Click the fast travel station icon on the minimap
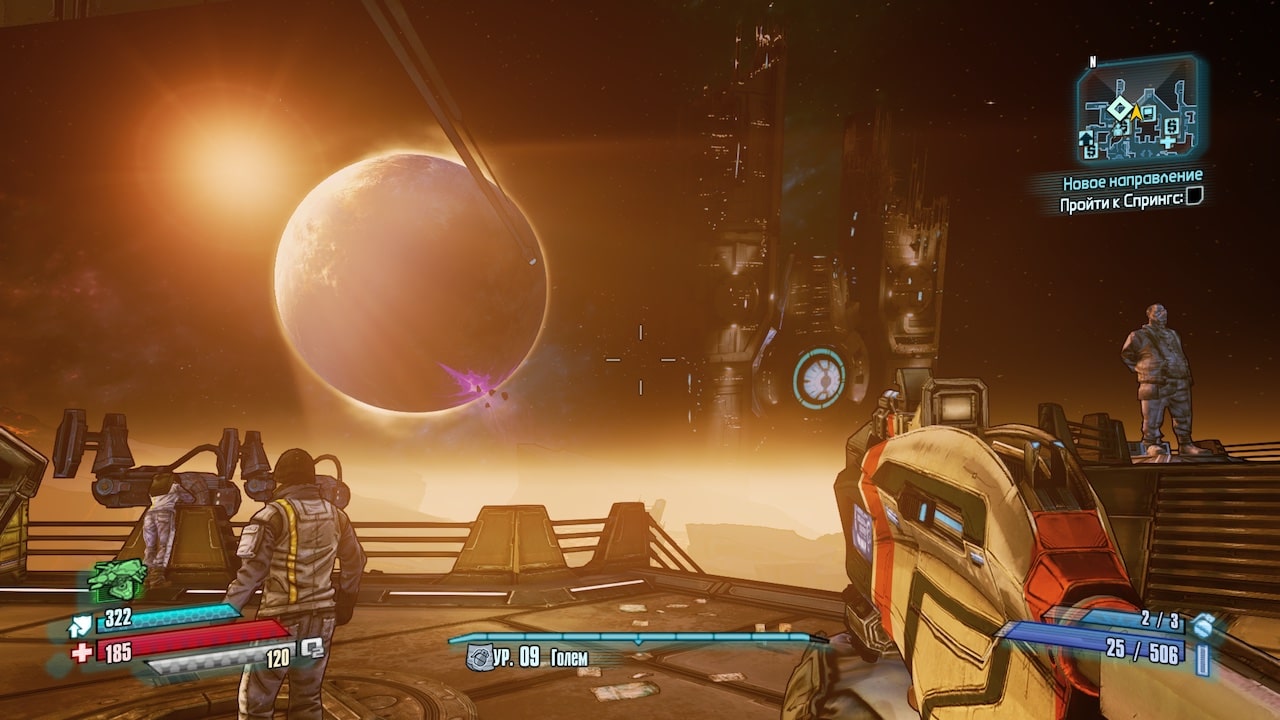Screen dimensions: 1280x720 point(1085,138)
